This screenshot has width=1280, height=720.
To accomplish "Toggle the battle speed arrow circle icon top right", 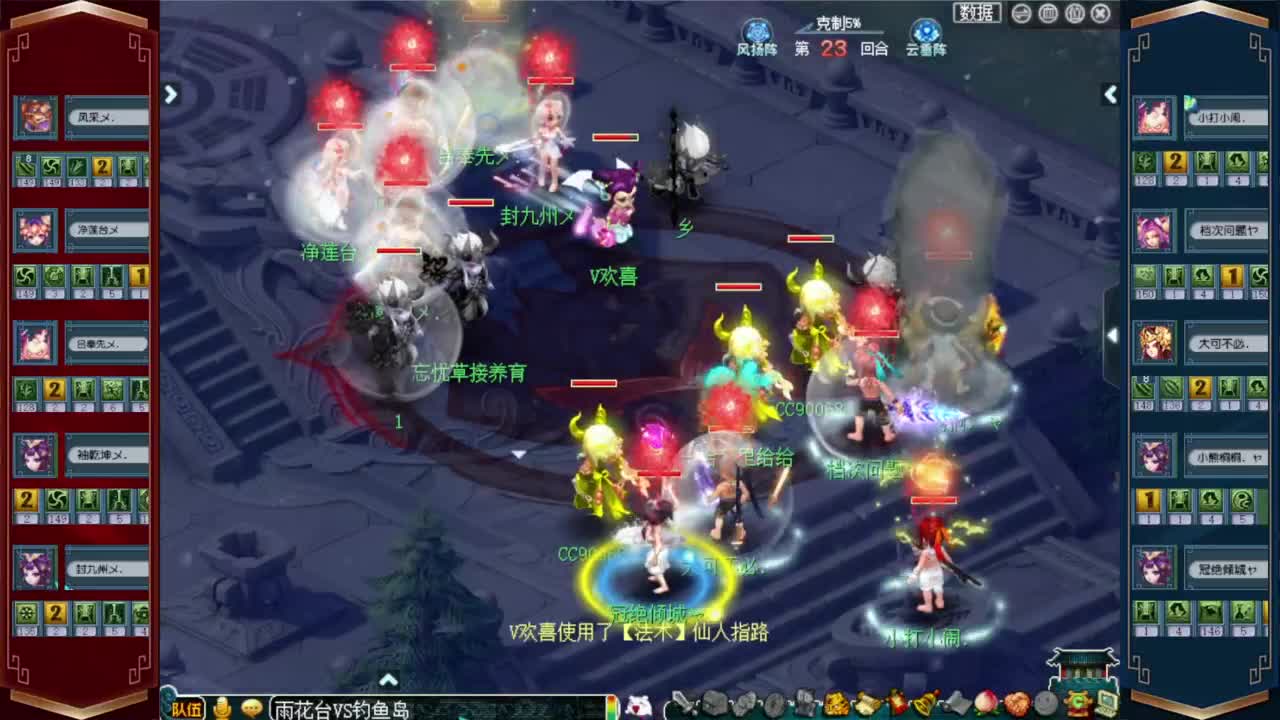I will coord(1020,13).
